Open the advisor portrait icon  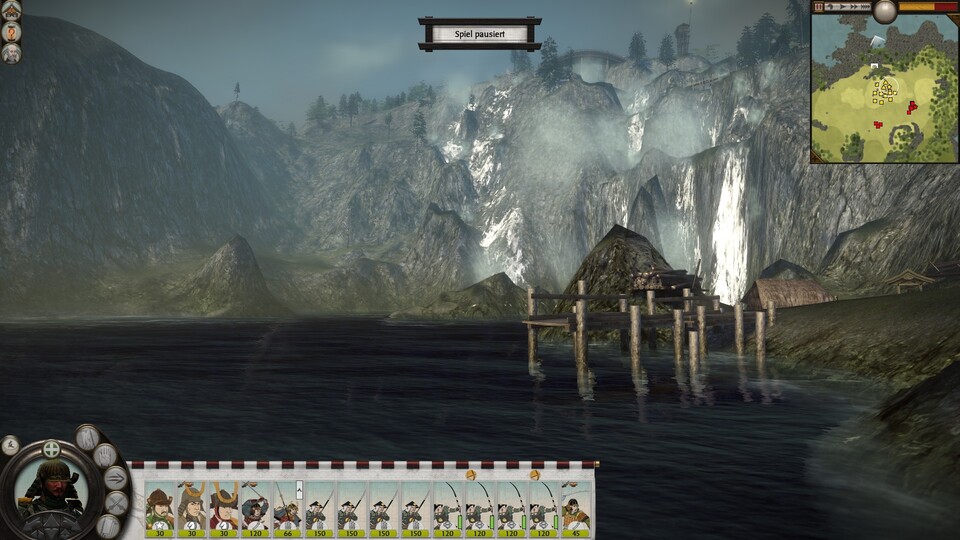[x=12, y=53]
